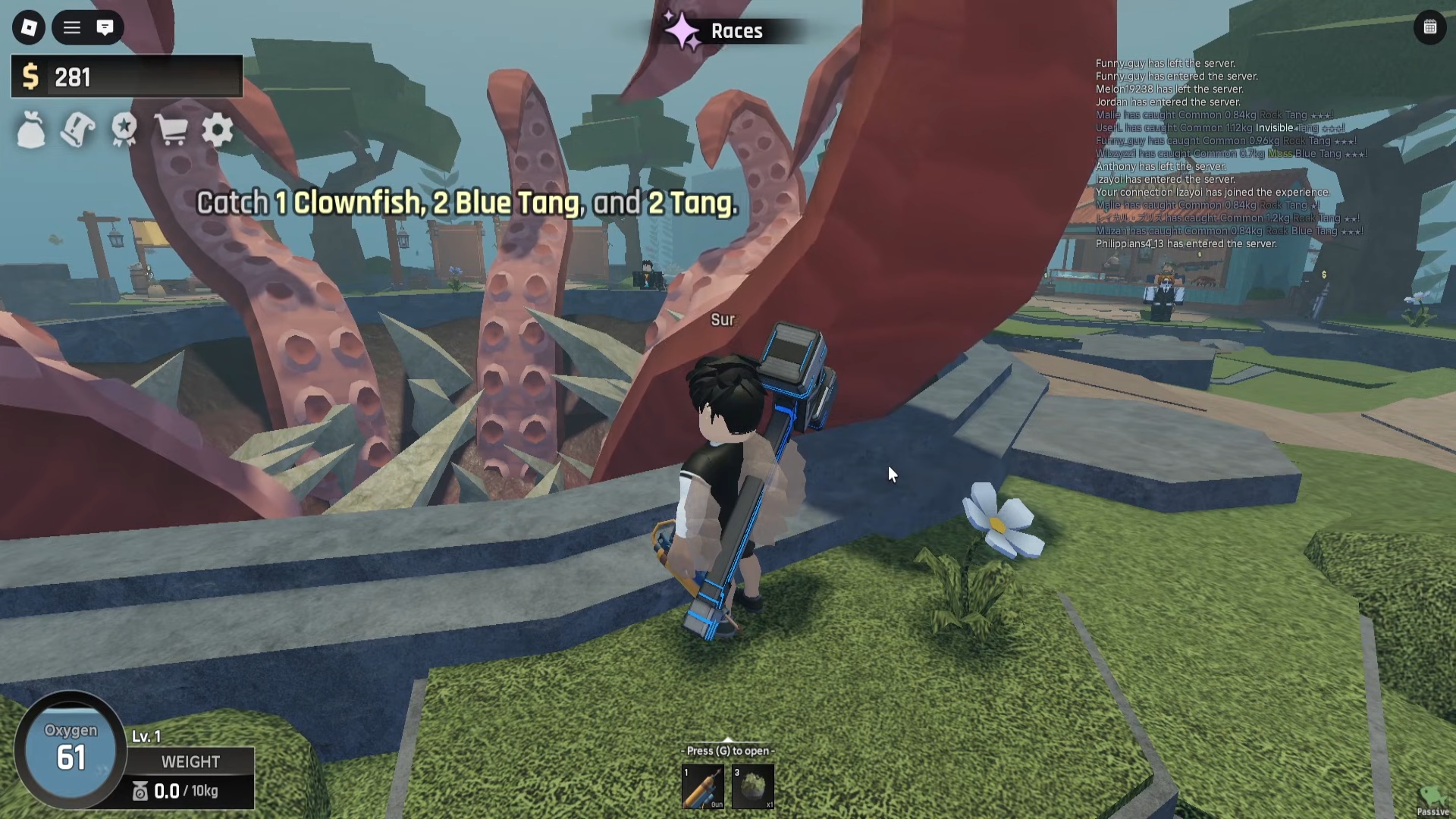
Task: Open the star ribbon badge icon
Action: [124, 130]
